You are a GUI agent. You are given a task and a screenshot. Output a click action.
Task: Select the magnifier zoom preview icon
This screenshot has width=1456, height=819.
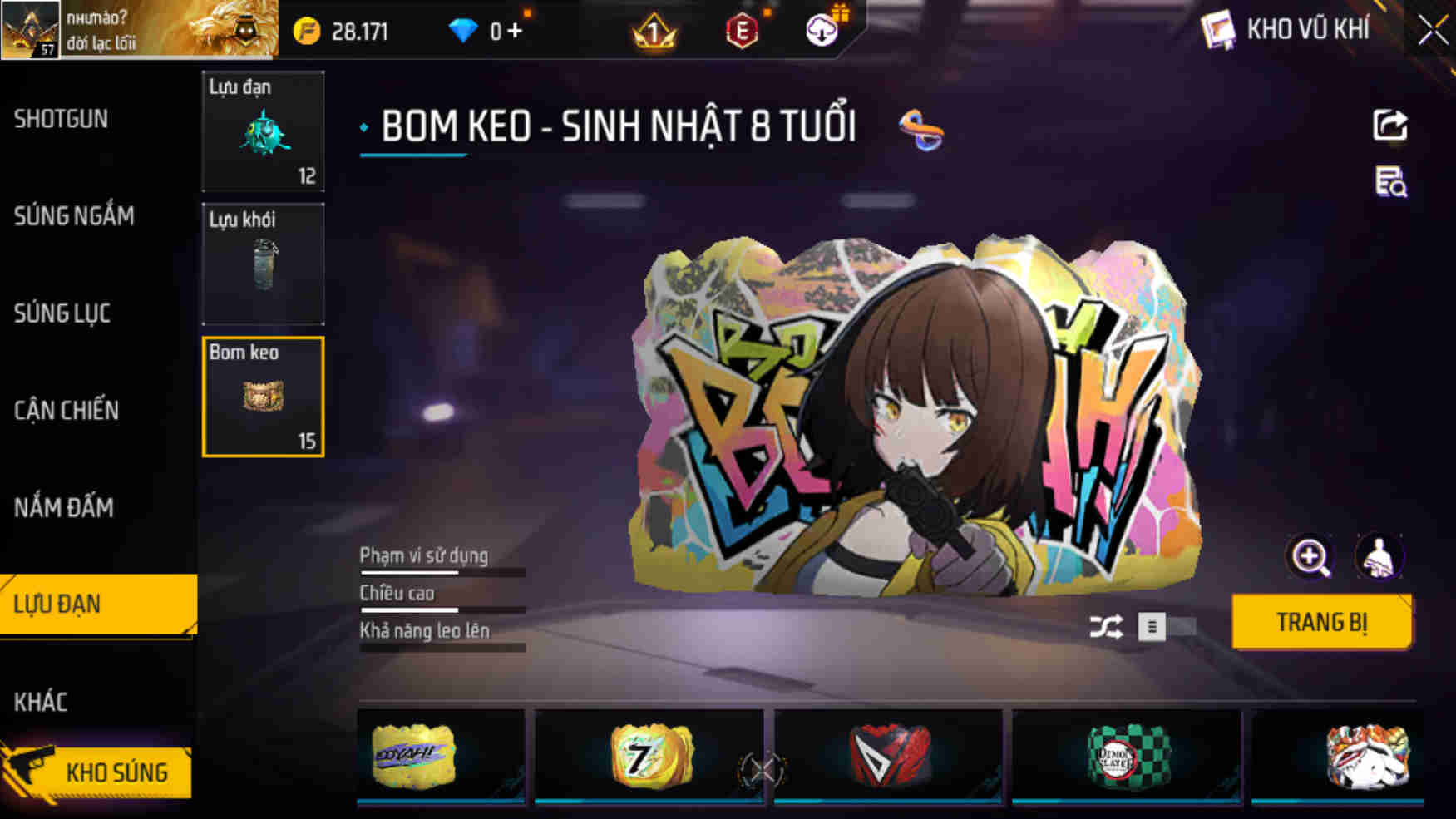click(x=1312, y=556)
